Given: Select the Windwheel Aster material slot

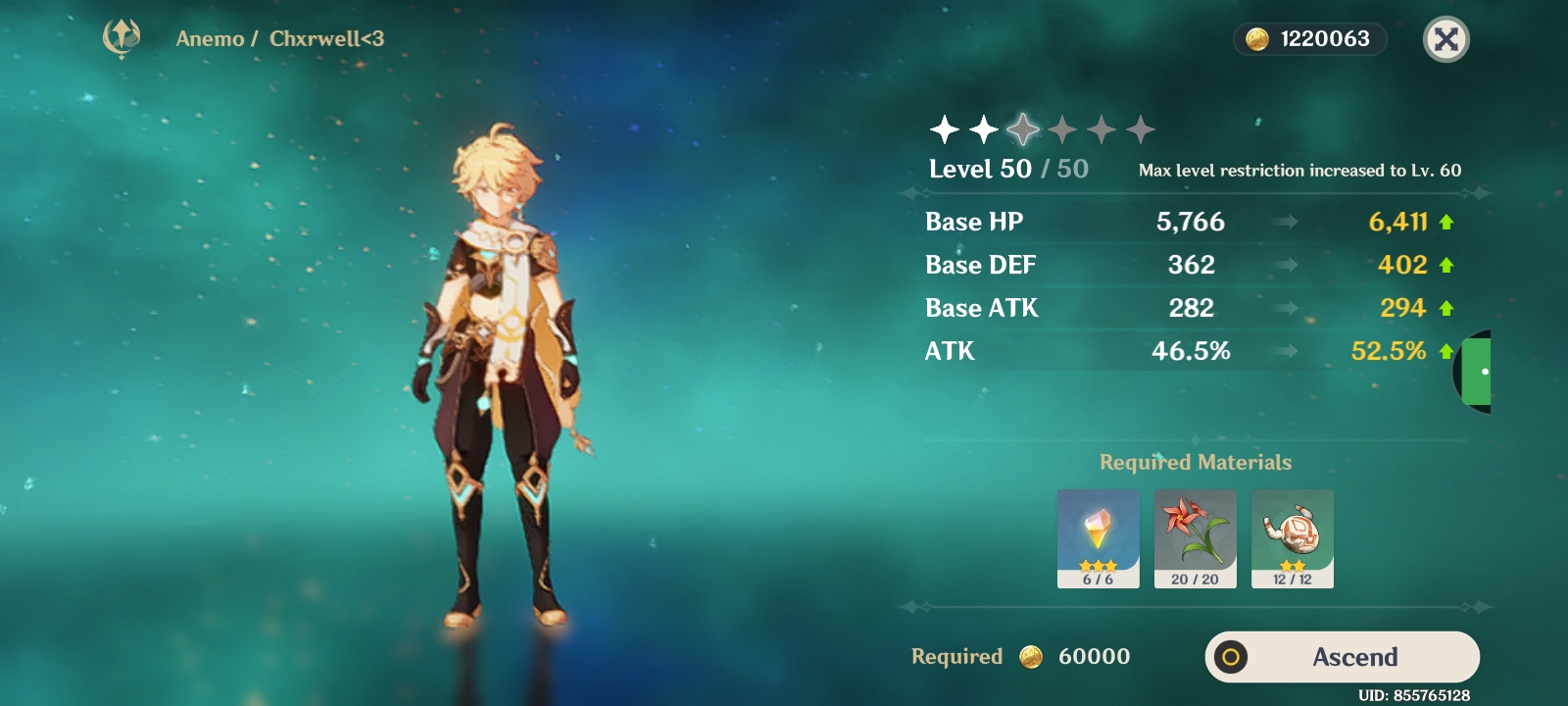Looking at the screenshot, I should coord(1195,534).
